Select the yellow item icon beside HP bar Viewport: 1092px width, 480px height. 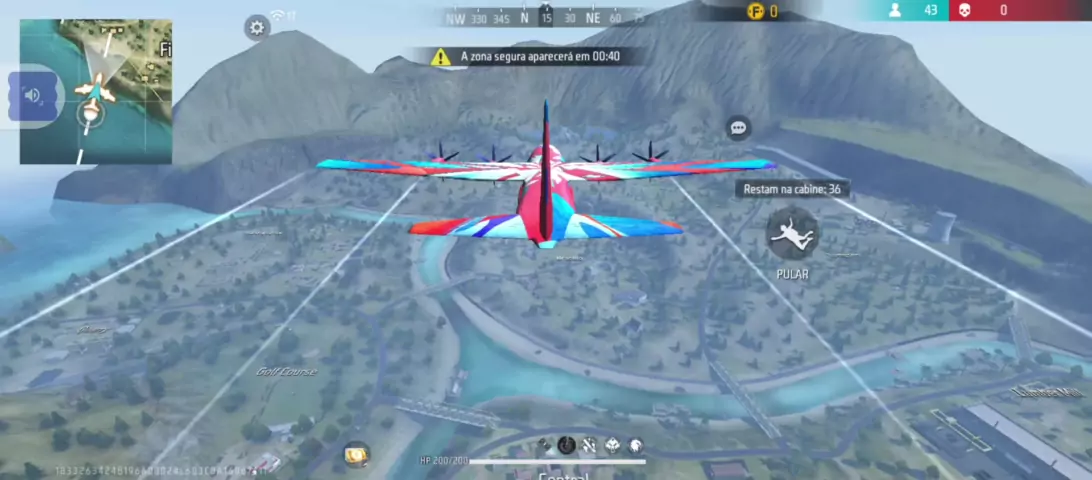click(357, 454)
